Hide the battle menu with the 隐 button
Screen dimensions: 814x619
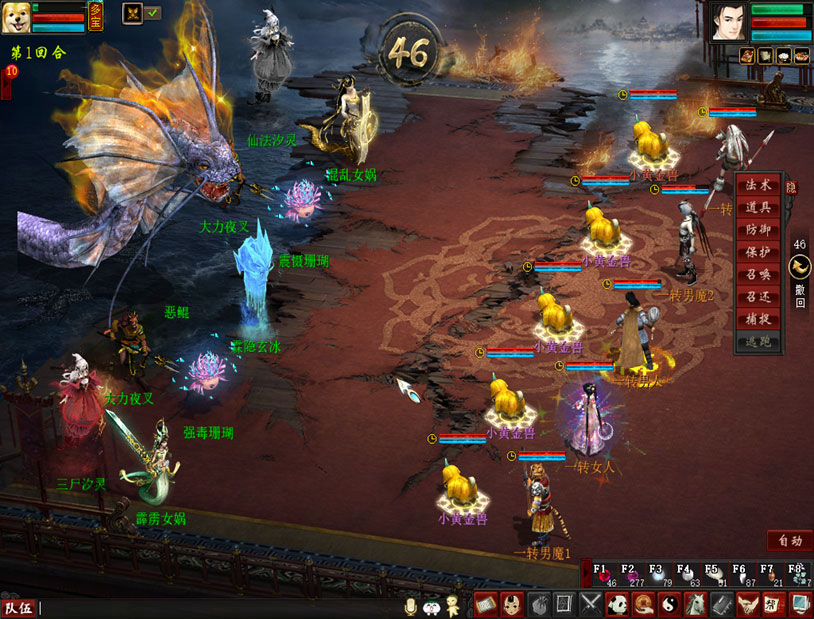pos(792,187)
